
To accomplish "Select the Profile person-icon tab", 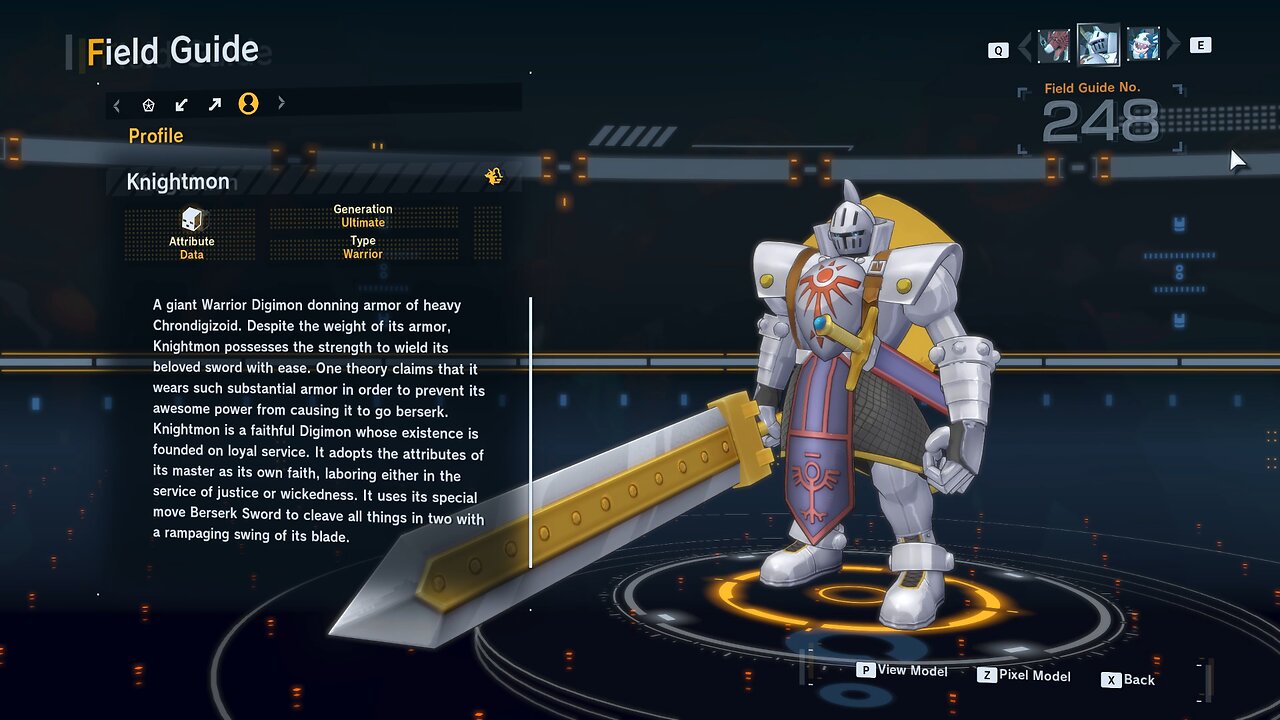I will 248,104.
